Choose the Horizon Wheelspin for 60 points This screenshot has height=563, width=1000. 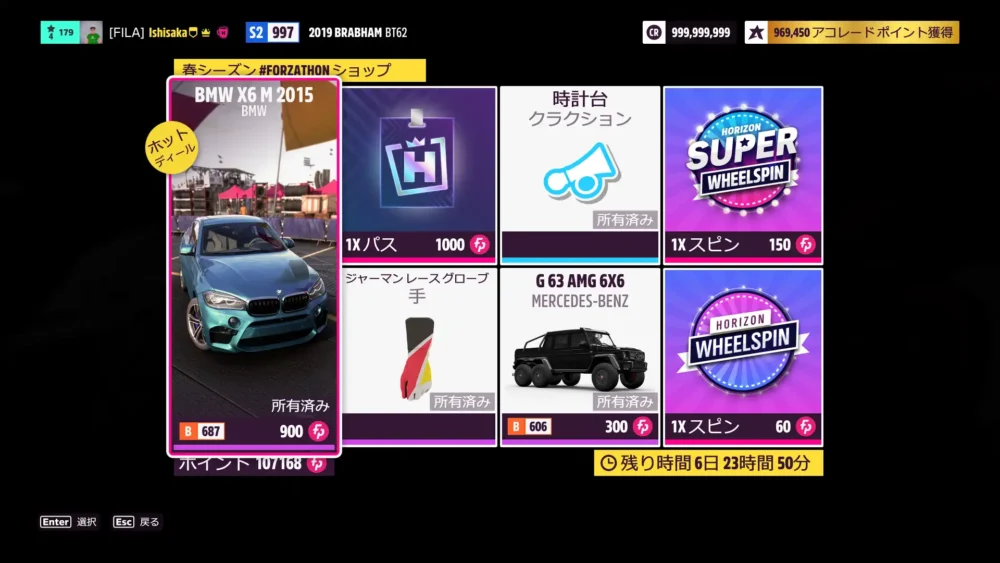pyautogui.click(x=743, y=356)
